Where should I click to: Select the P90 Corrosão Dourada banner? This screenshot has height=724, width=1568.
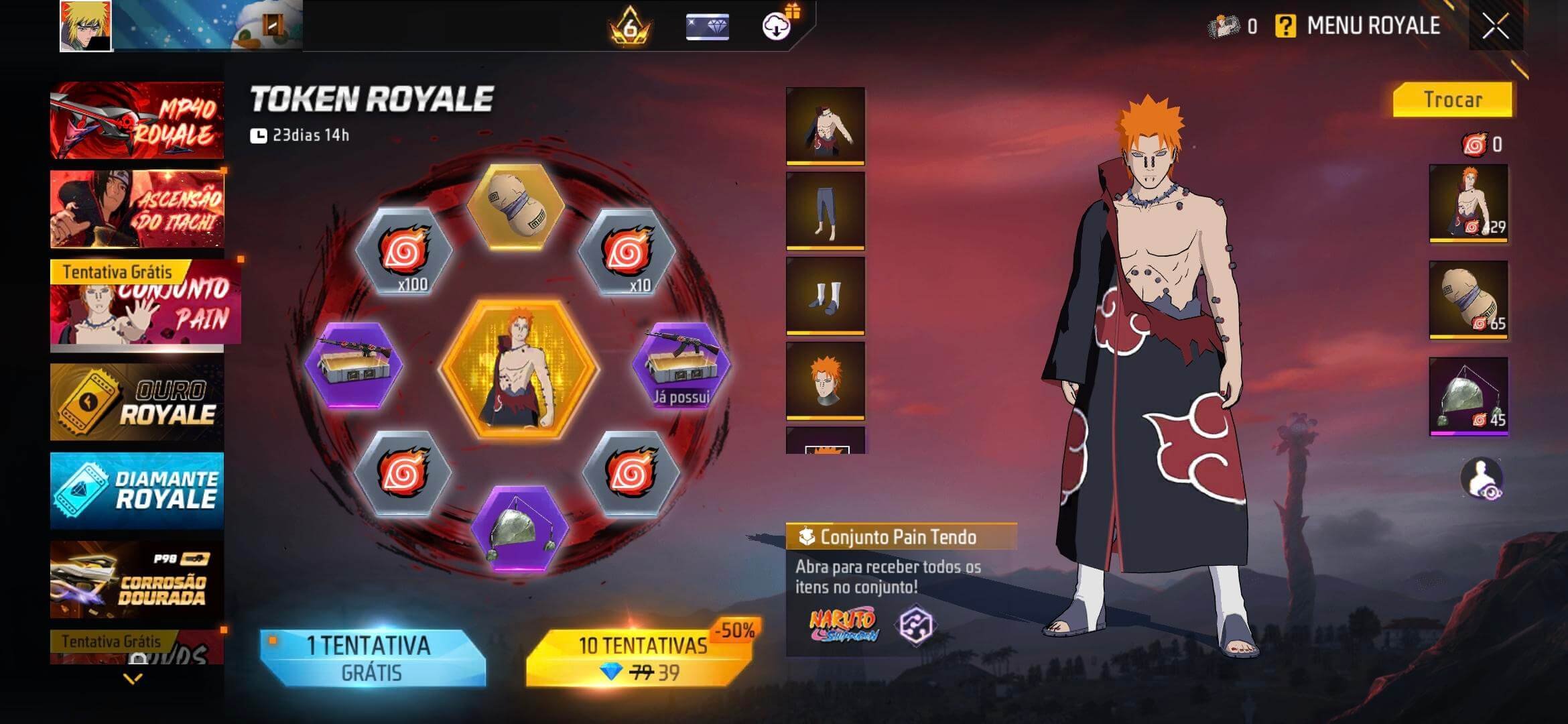(x=137, y=579)
